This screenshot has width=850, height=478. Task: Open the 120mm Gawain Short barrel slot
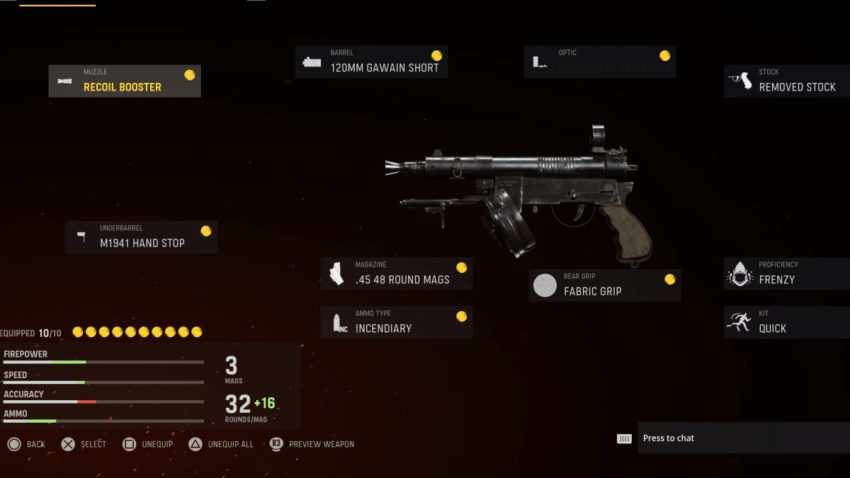pos(371,62)
